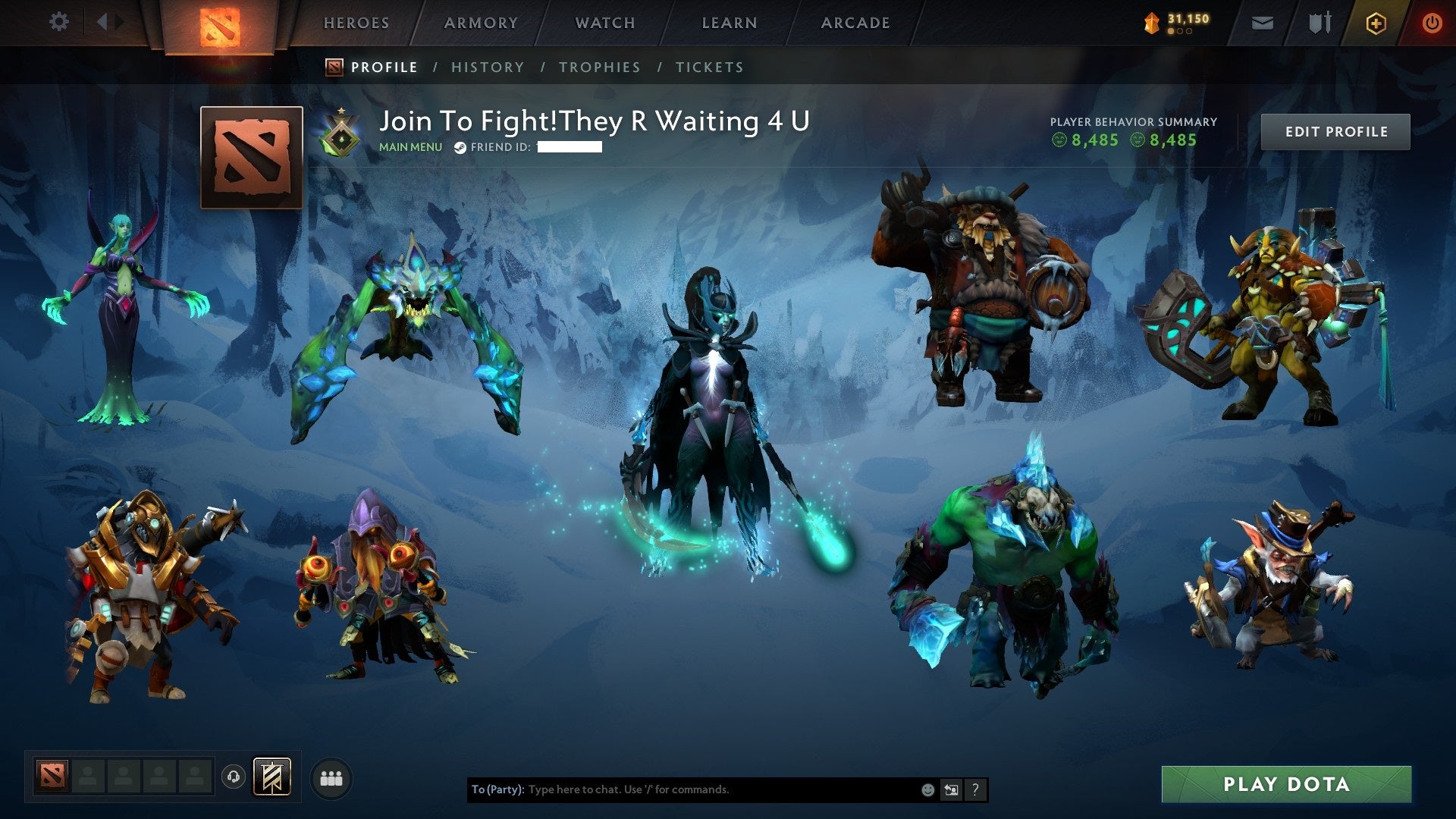
Task: Open the Arcade section
Action: 855,23
